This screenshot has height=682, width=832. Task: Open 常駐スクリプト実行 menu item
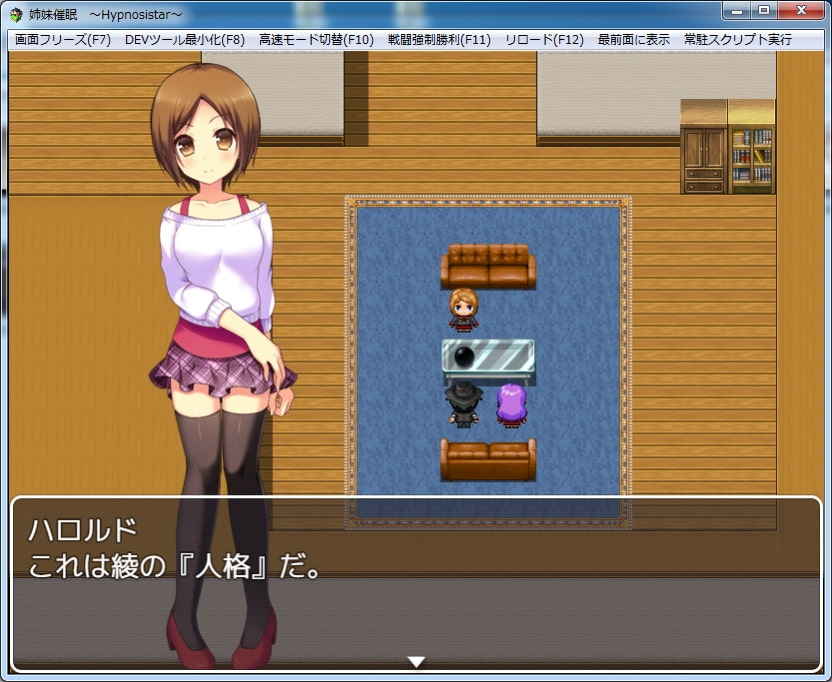coord(737,40)
